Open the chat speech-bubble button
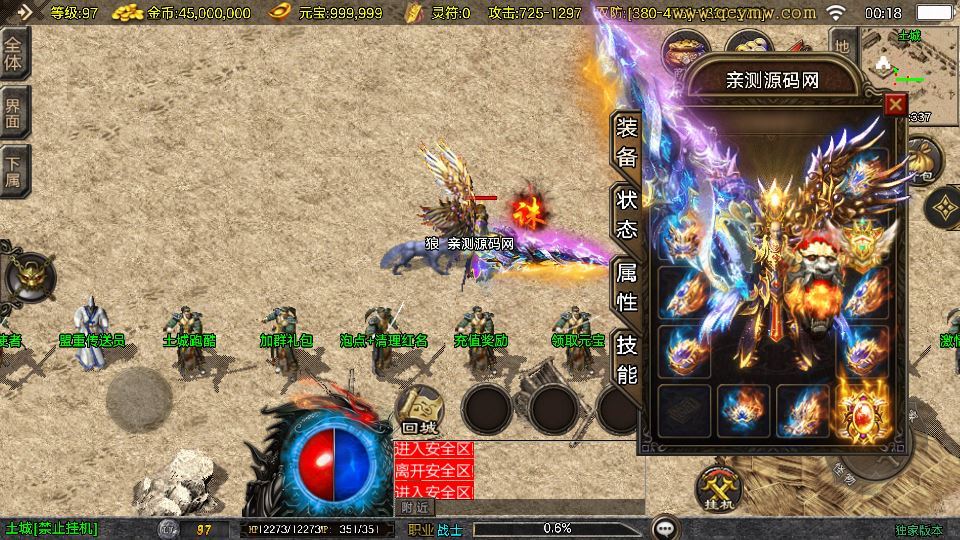Viewport: 960px width, 540px height. (x=664, y=528)
